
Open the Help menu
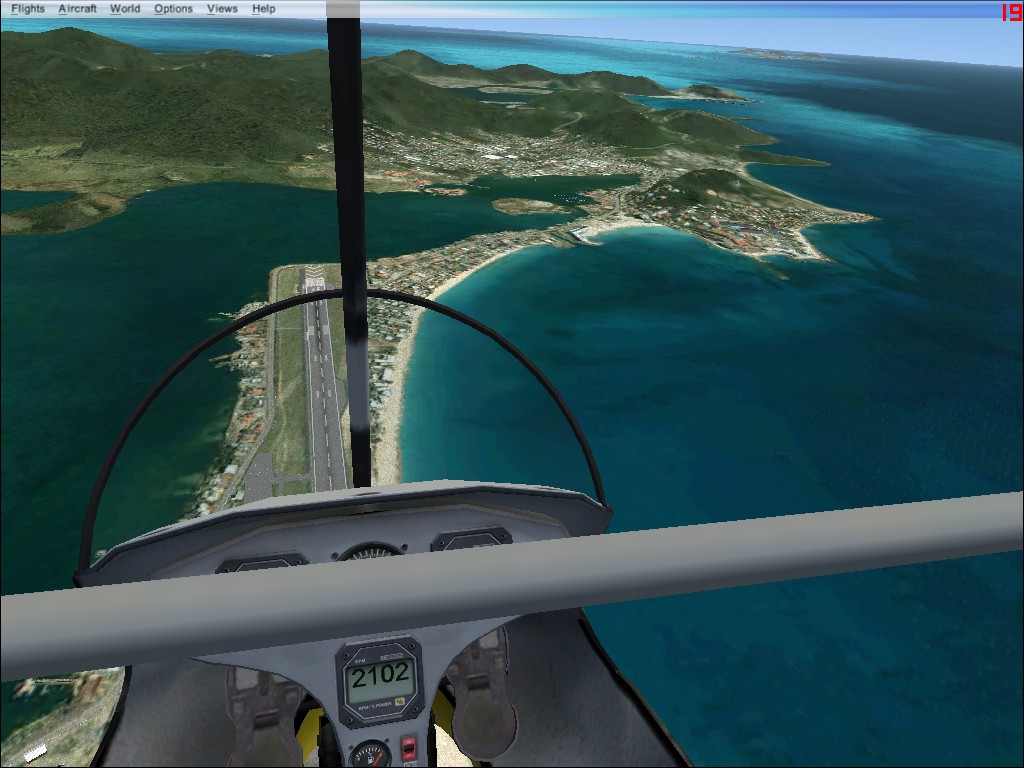click(263, 9)
